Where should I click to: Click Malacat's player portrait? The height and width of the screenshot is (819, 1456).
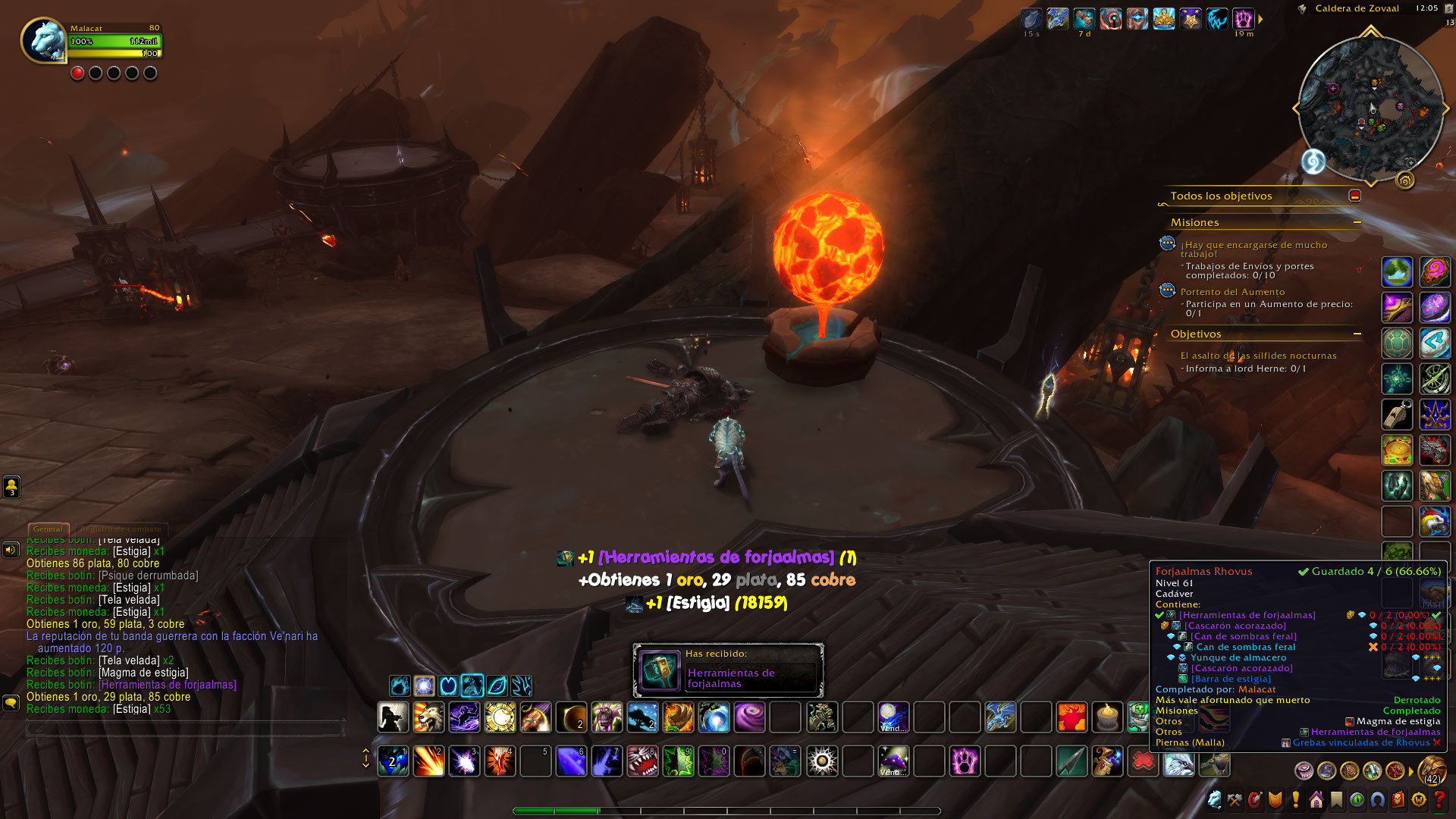coord(44,40)
